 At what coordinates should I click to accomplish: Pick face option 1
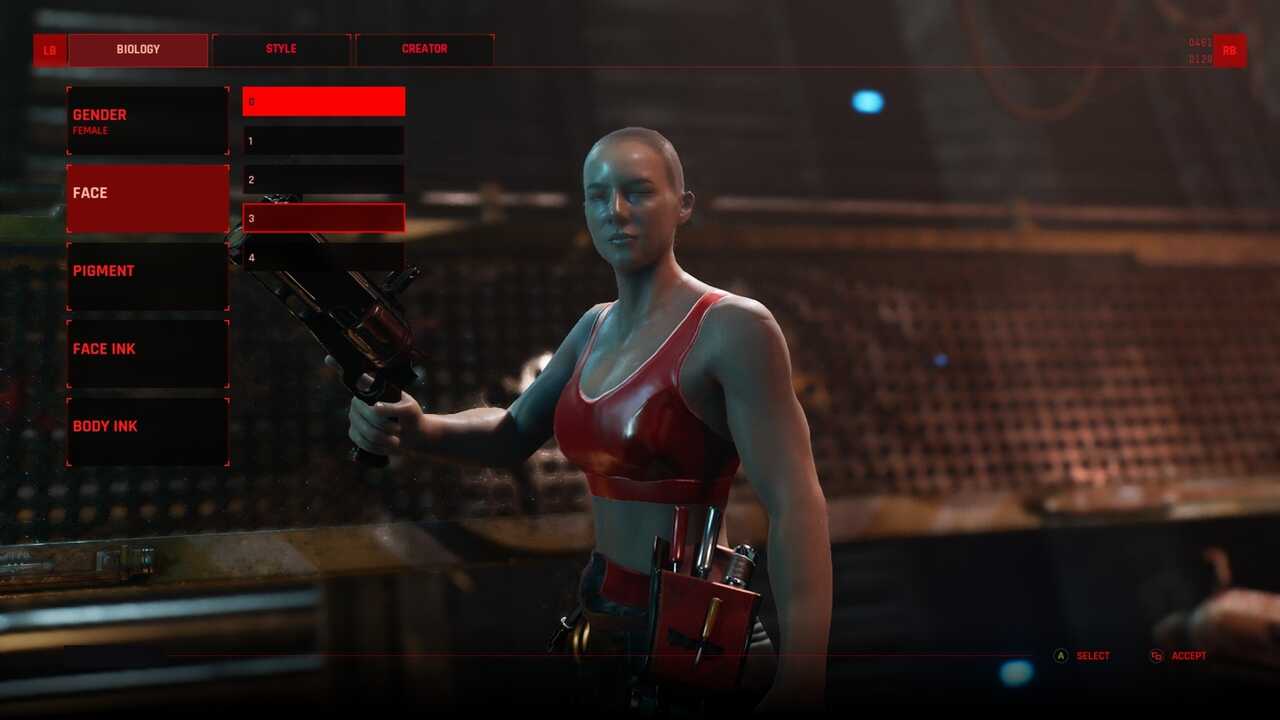(x=324, y=141)
